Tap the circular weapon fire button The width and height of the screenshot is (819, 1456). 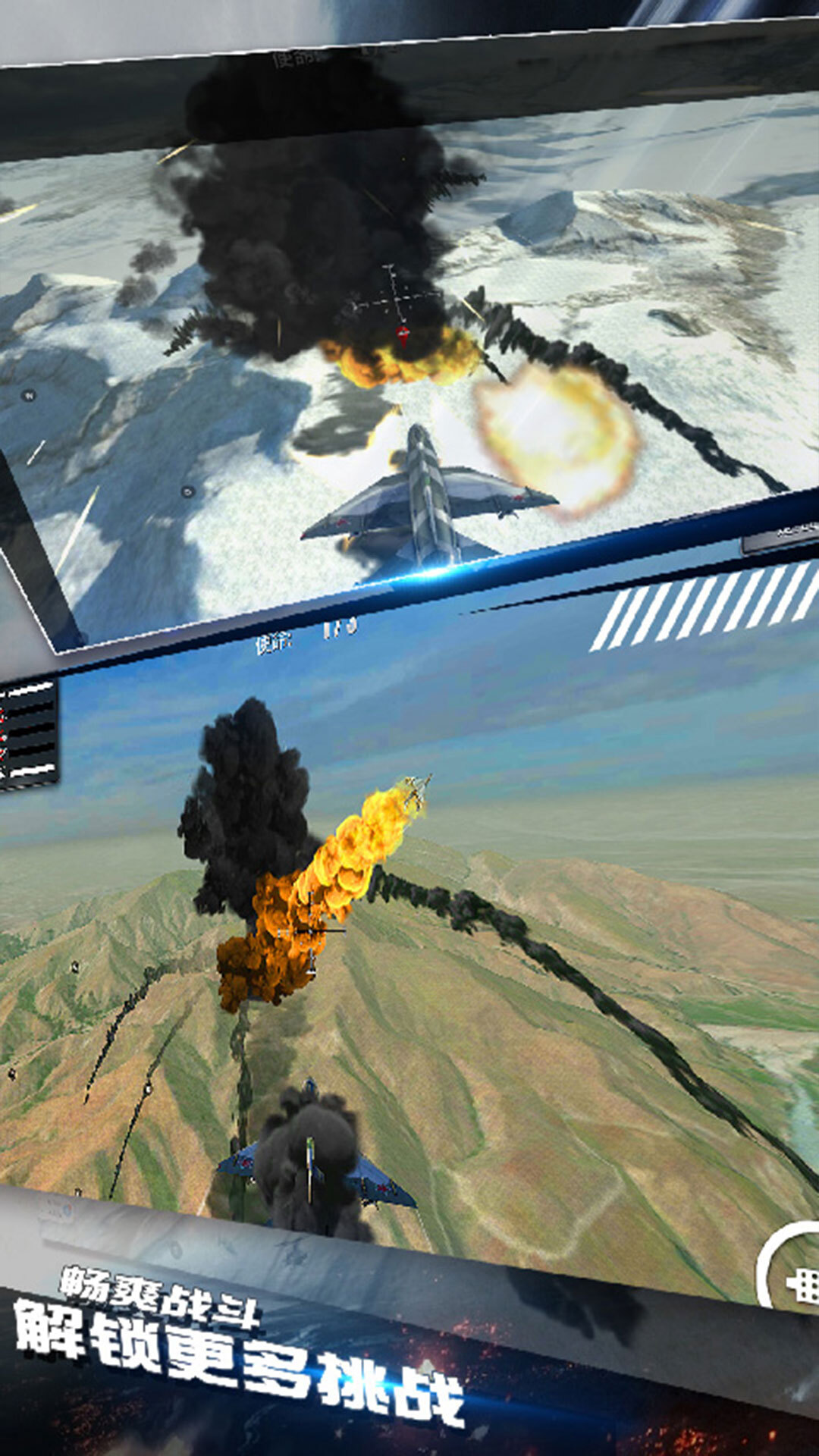coord(795,1266)
